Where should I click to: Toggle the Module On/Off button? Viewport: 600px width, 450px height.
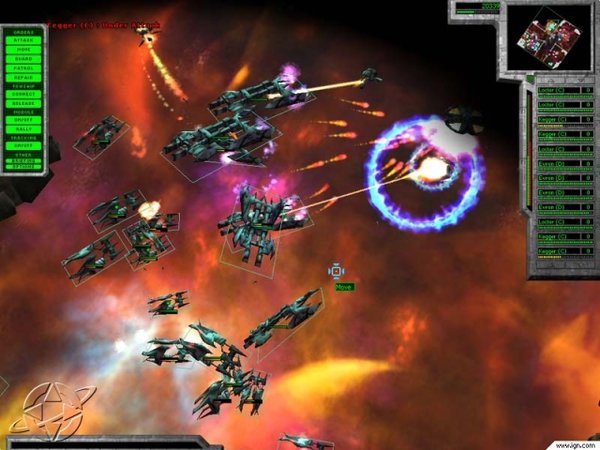22,120
